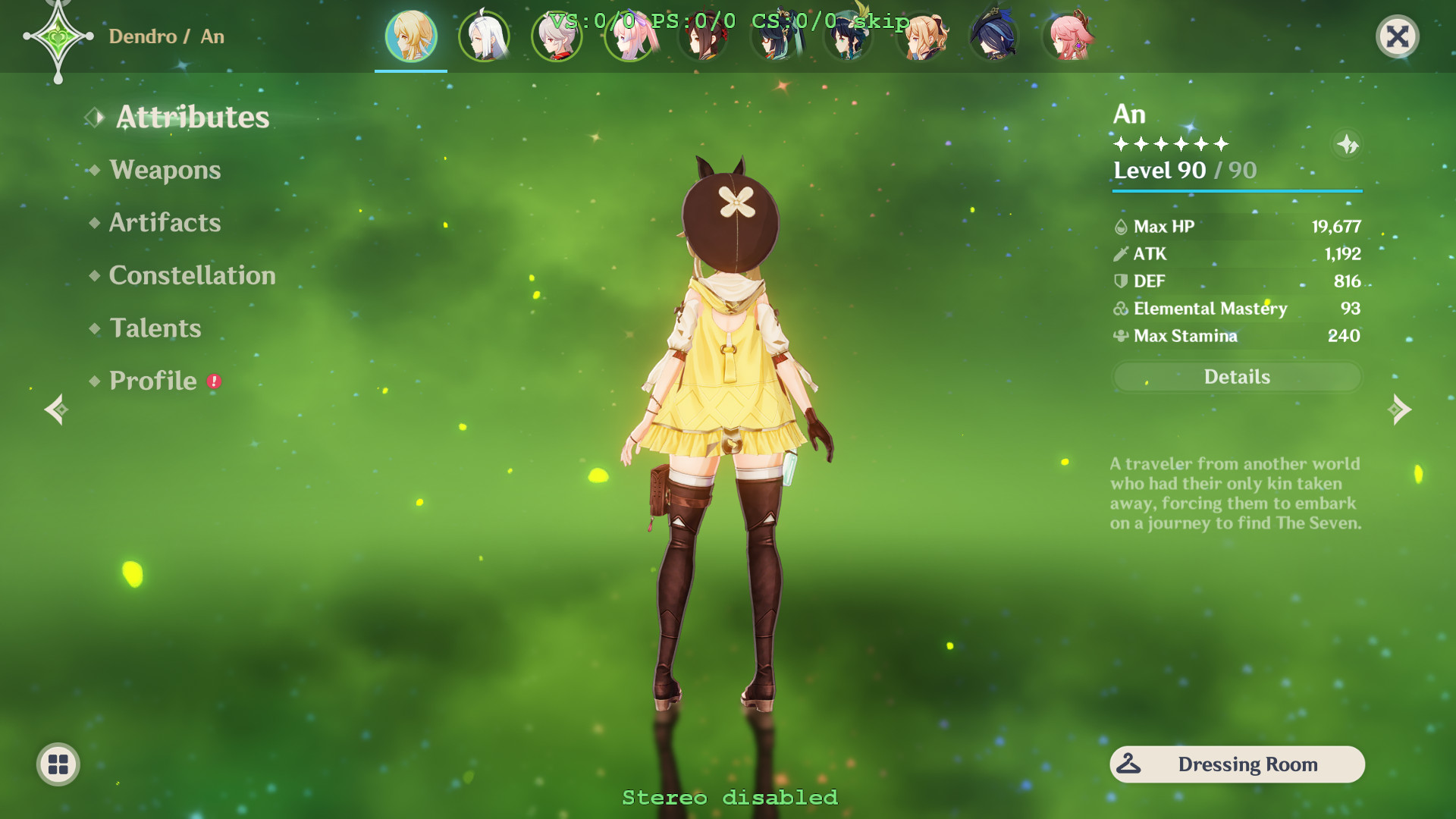1456x819 pixels.
Task: Select Jean's character portrait
Action: click(x=920, y=36)
